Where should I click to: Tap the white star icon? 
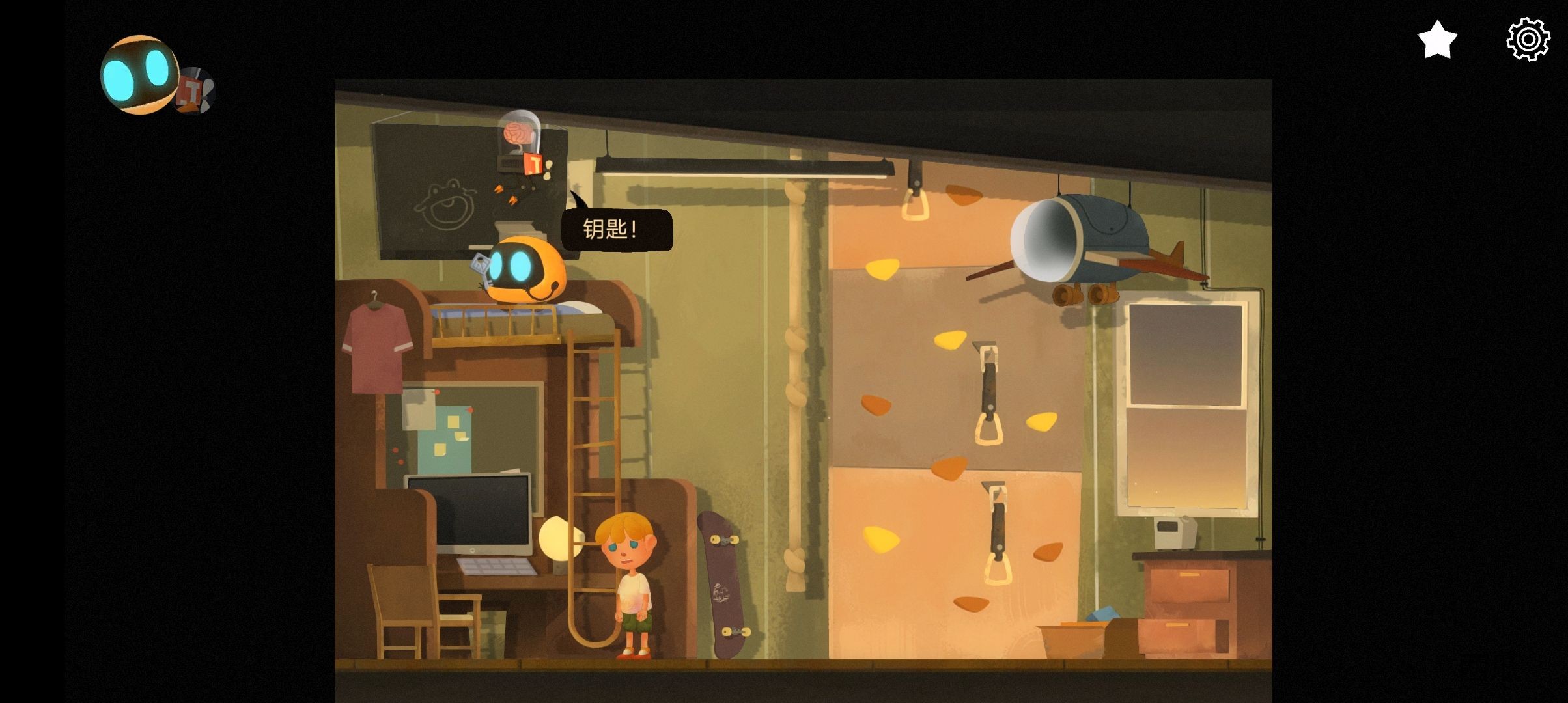click(x=1436, y=40)
